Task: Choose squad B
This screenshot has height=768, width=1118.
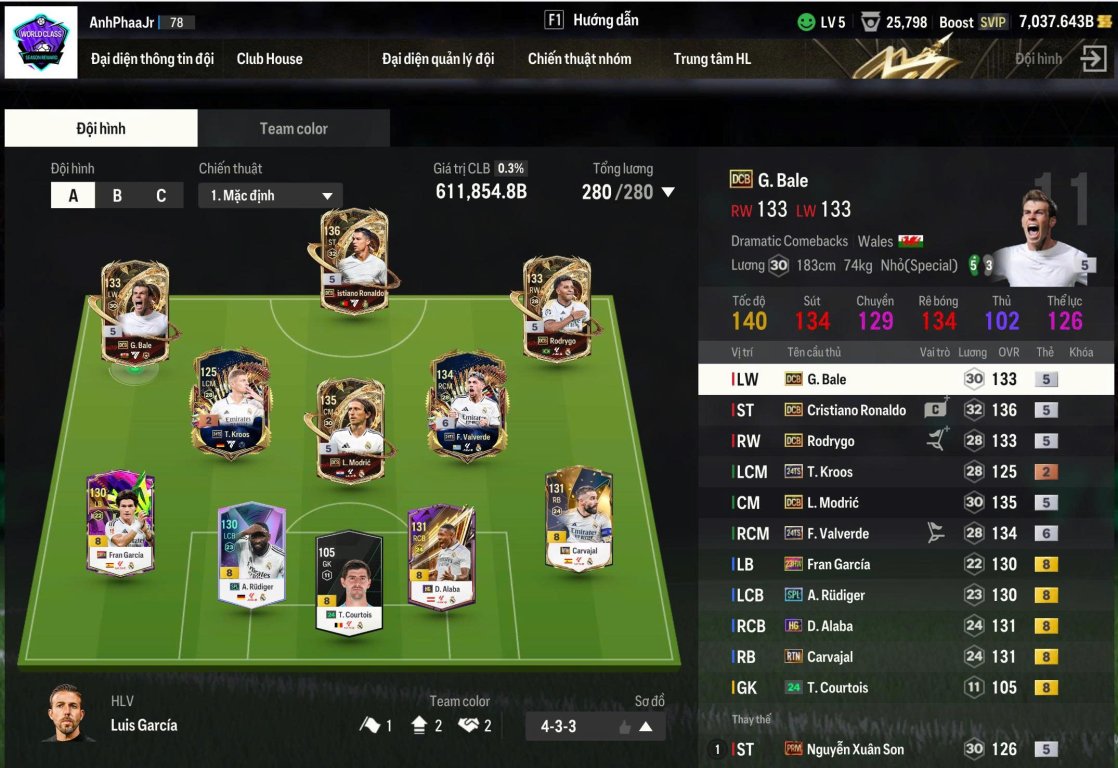Action: click(x=117, y=196)
